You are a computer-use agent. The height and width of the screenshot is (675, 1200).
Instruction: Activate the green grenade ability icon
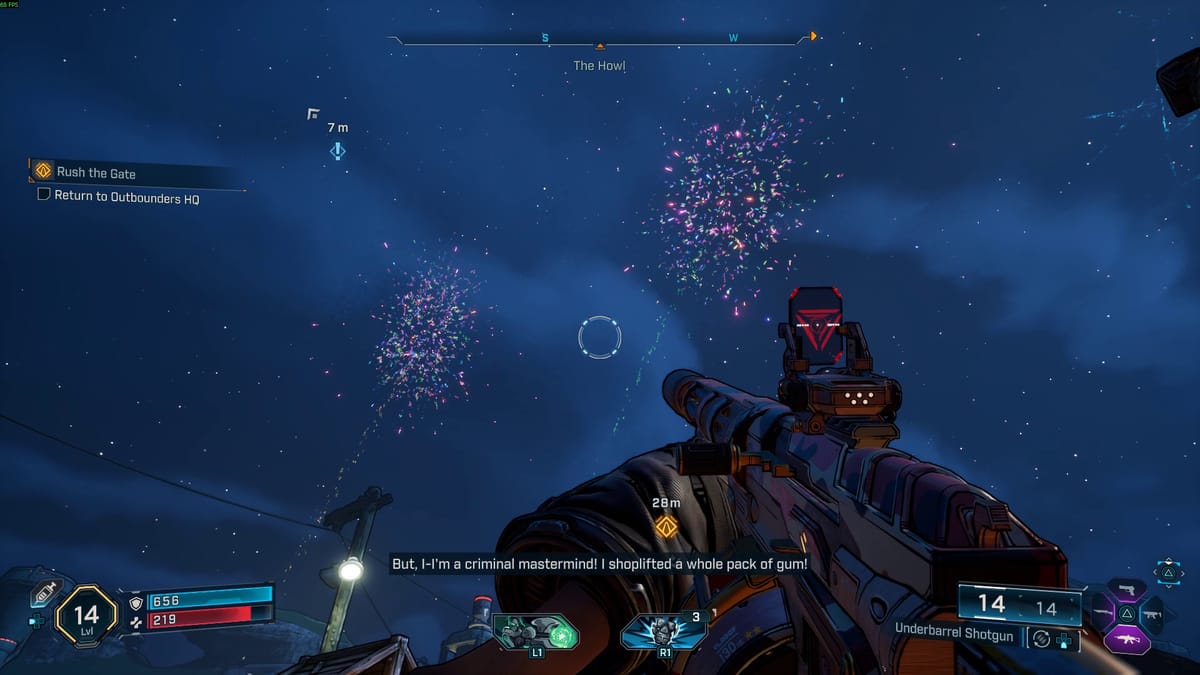pyautogui.click(x=538, y=631)
